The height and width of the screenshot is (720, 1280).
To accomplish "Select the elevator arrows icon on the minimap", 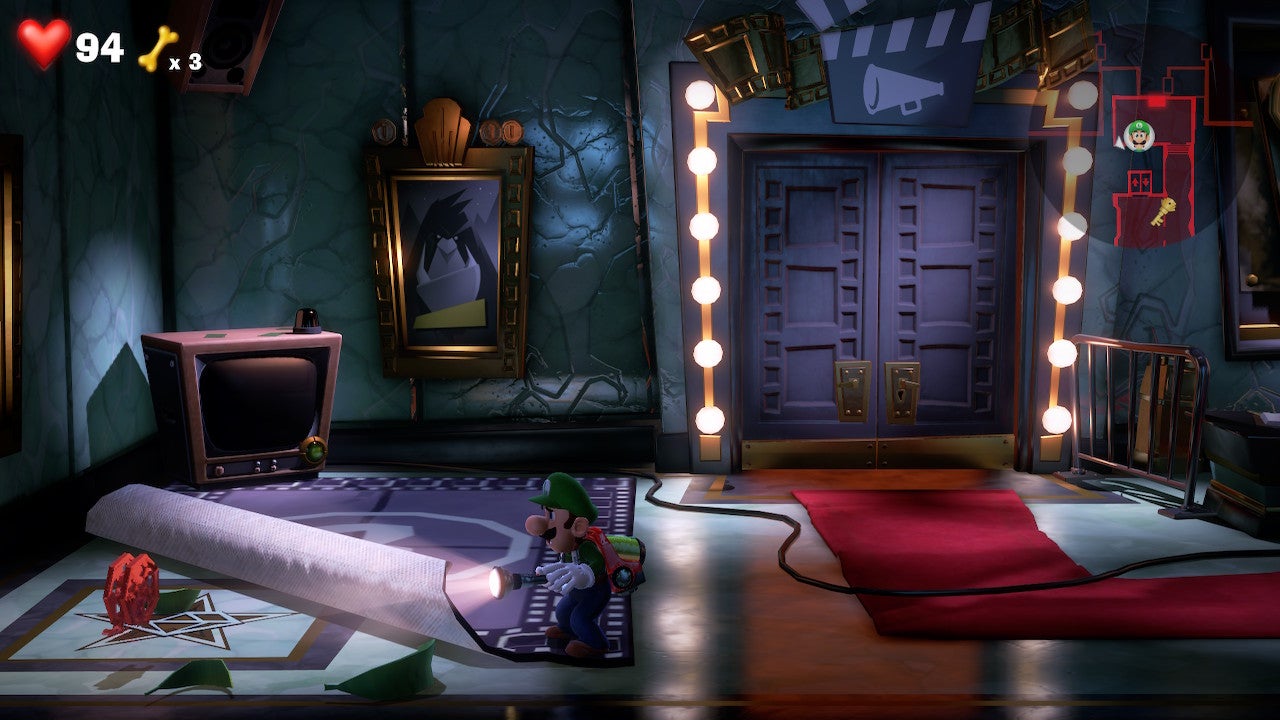I will click(1140, 180).
